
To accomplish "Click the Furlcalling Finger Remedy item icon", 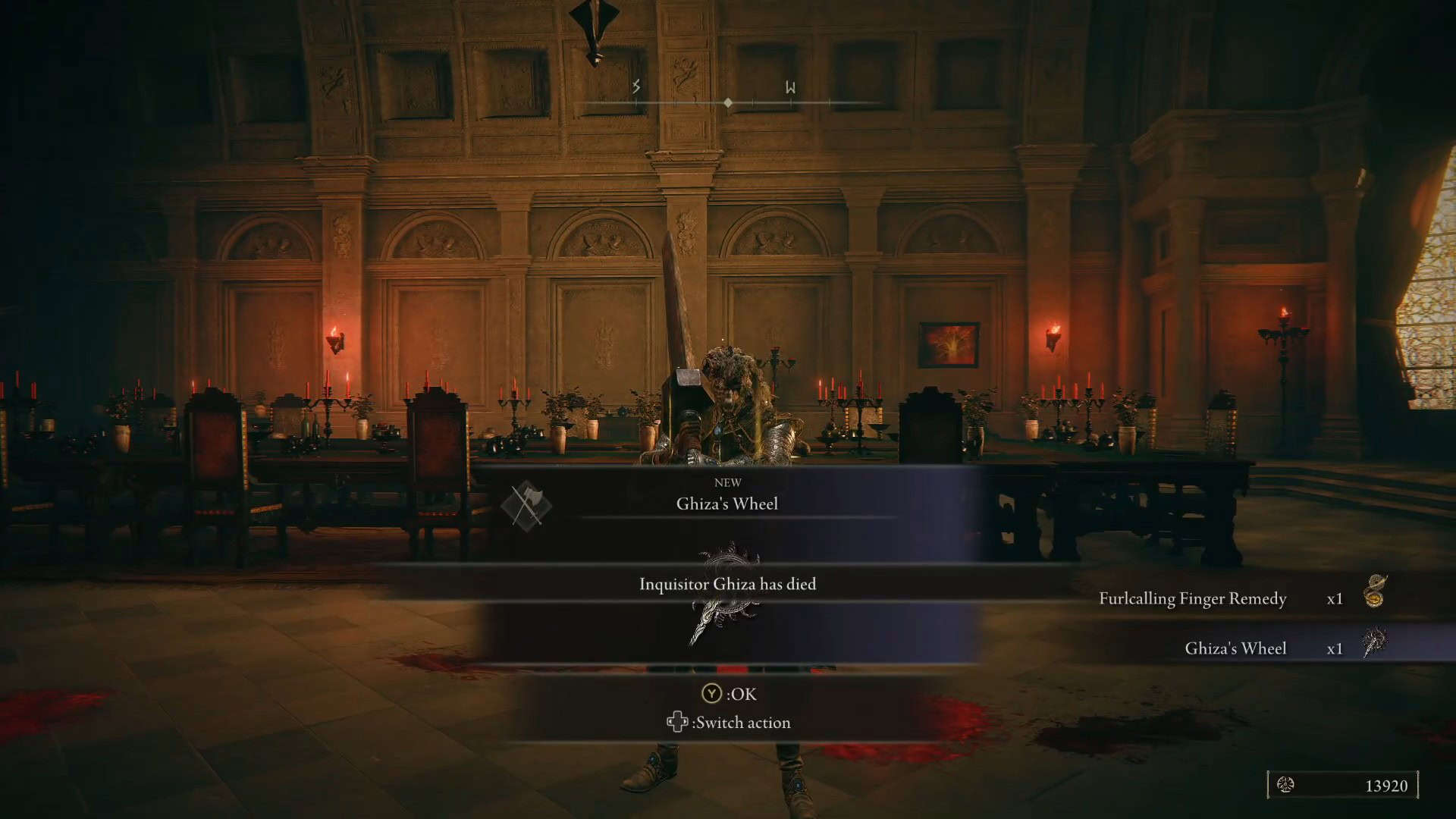I will [x=1374, y=592].
